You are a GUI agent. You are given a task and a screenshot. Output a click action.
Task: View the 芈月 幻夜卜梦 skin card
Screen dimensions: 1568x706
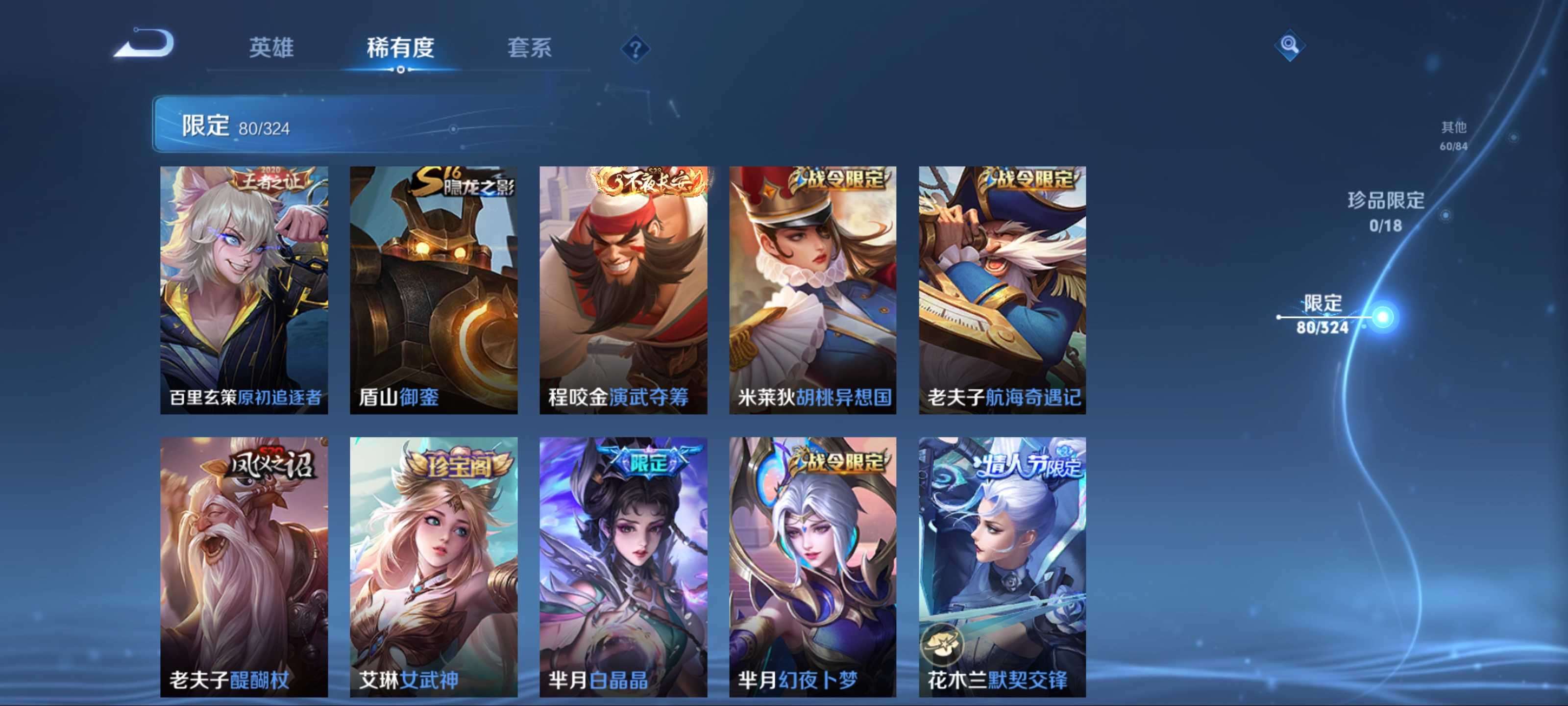[812, 566]
